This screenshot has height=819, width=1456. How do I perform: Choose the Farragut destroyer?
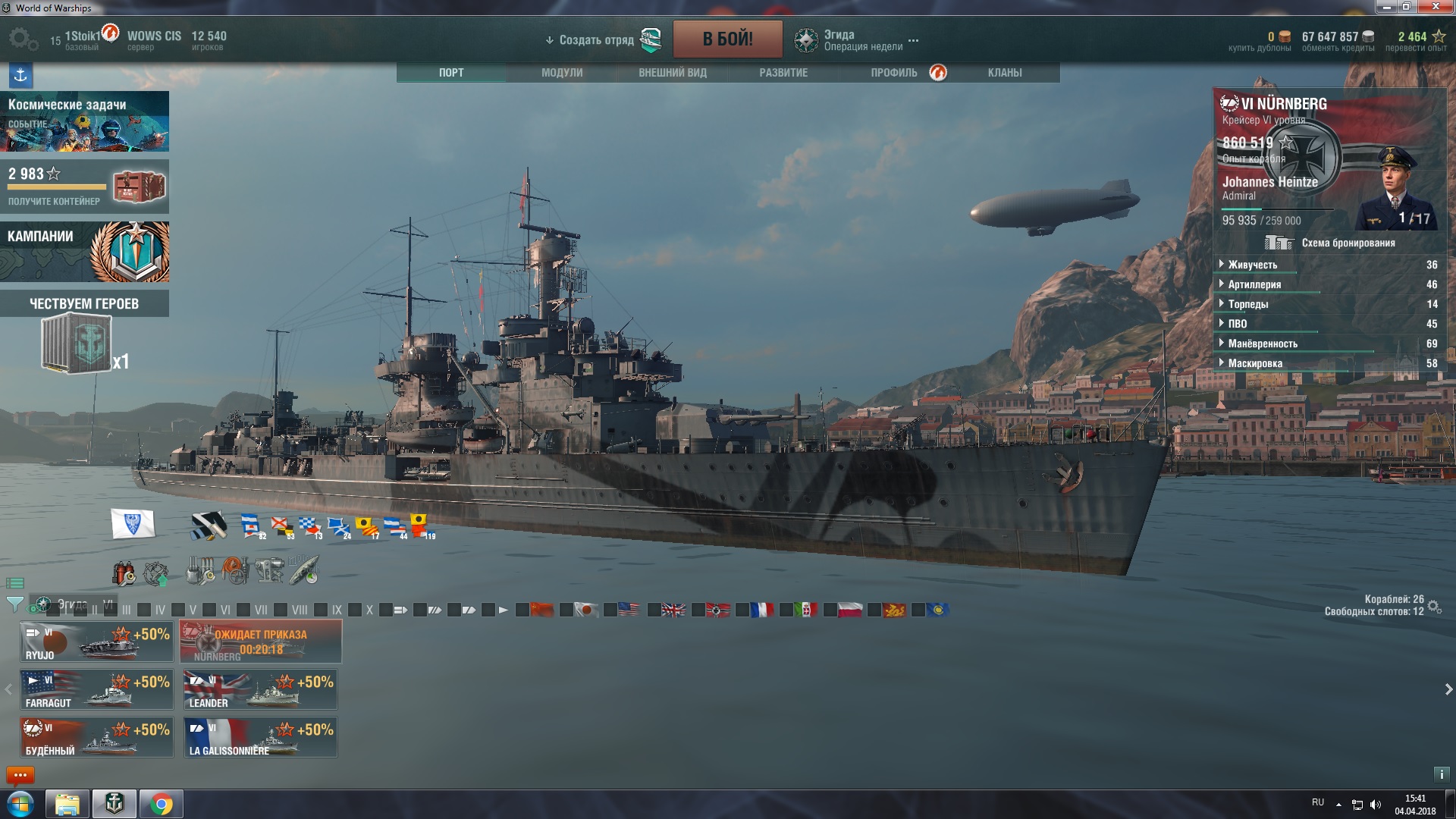pos(96,689)
